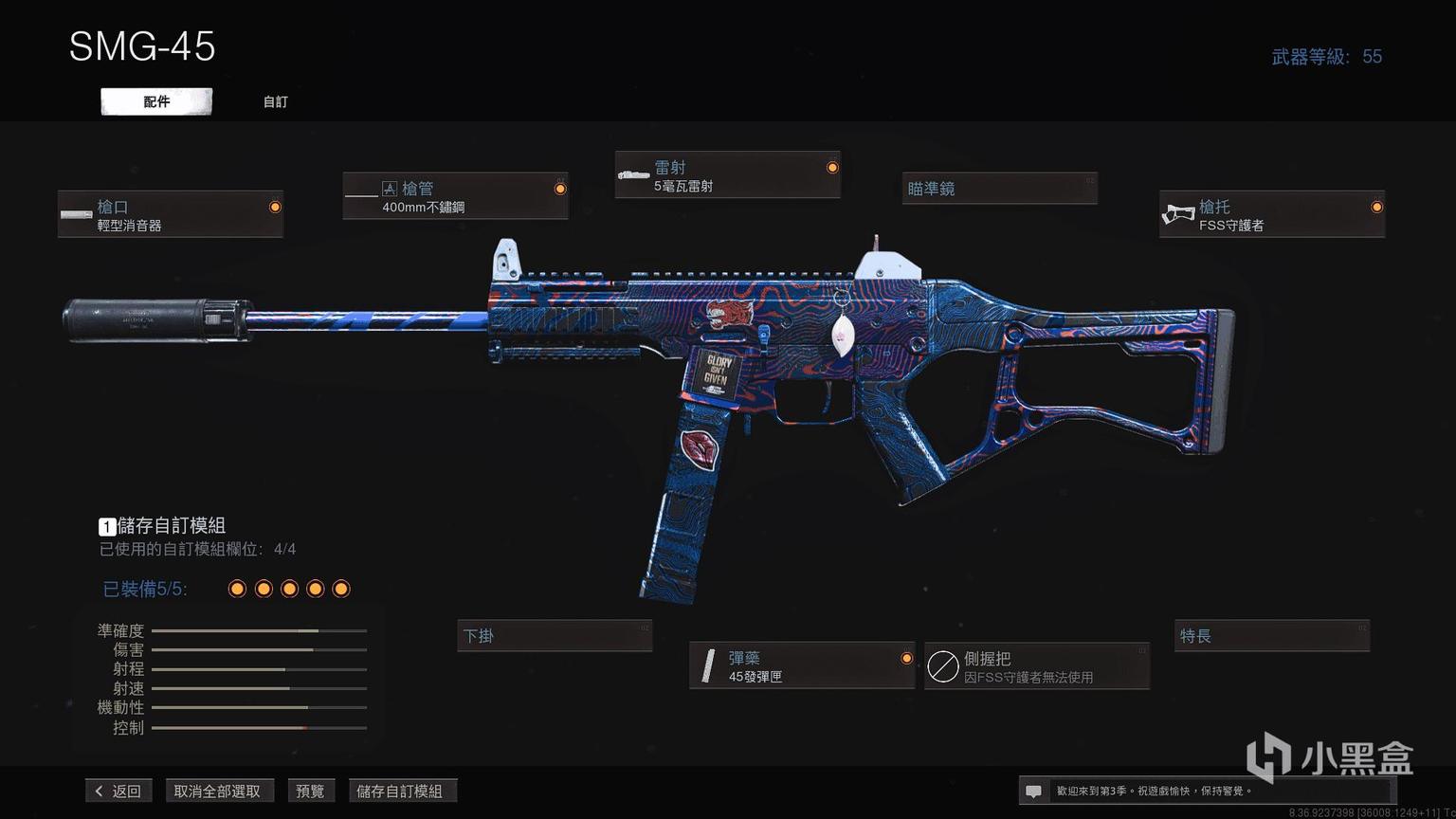Choose the 雷射 5毫瓦雷射 slot
Viewport: 1456px width, 819px height.
click(x=727, y=176)
